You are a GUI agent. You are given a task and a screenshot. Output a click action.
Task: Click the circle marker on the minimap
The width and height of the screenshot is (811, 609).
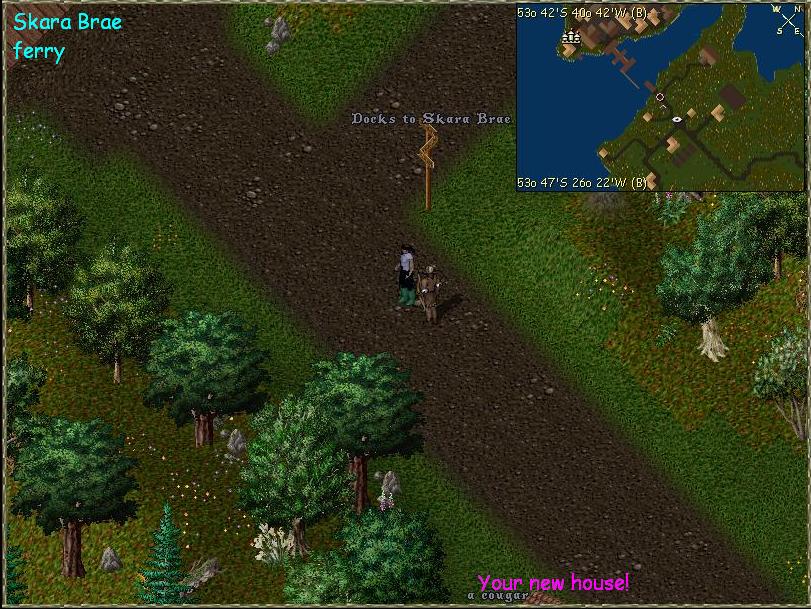[x=660, y=97]
